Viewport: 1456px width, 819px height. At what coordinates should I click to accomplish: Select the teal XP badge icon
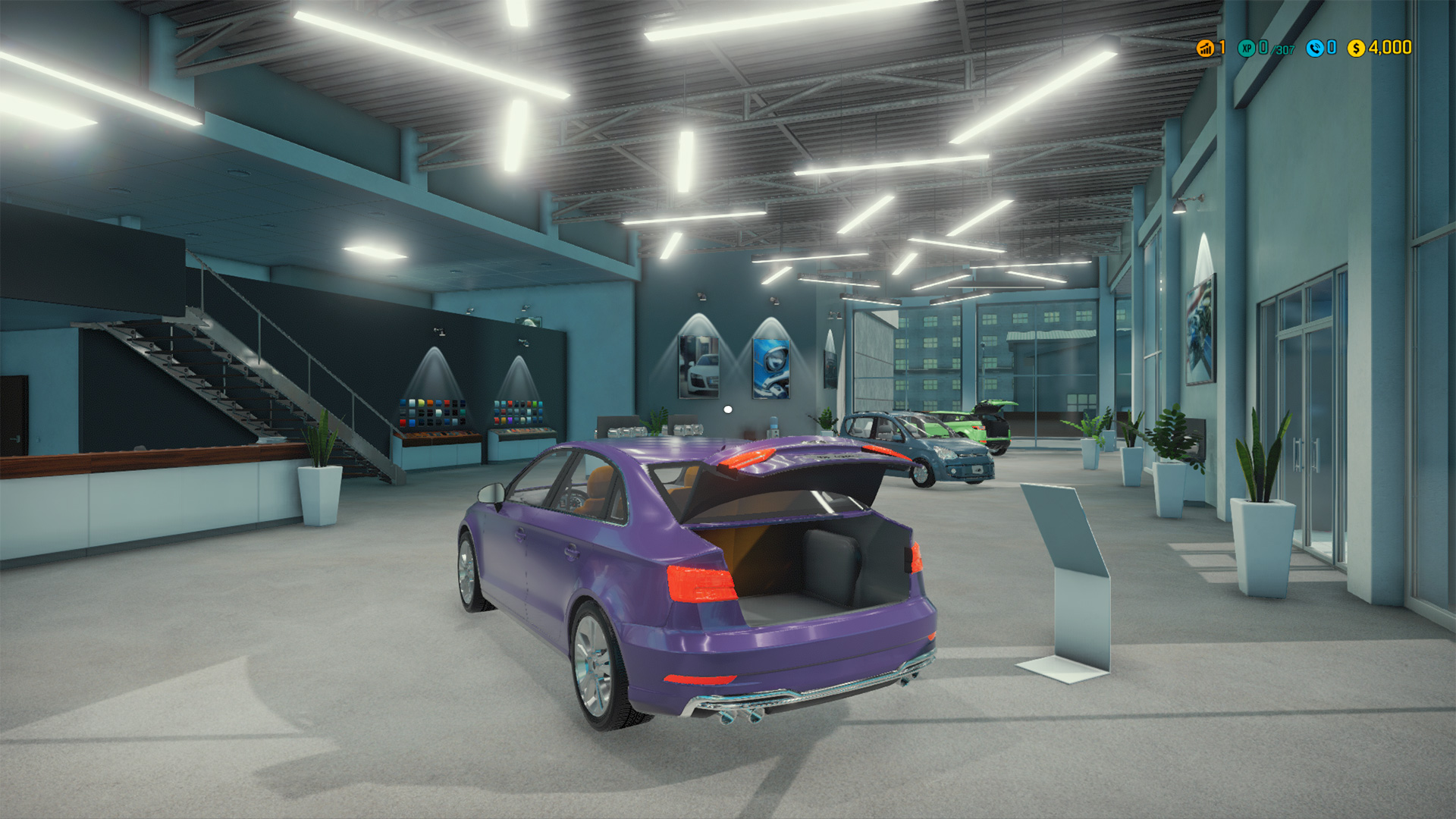(1246, 49)
